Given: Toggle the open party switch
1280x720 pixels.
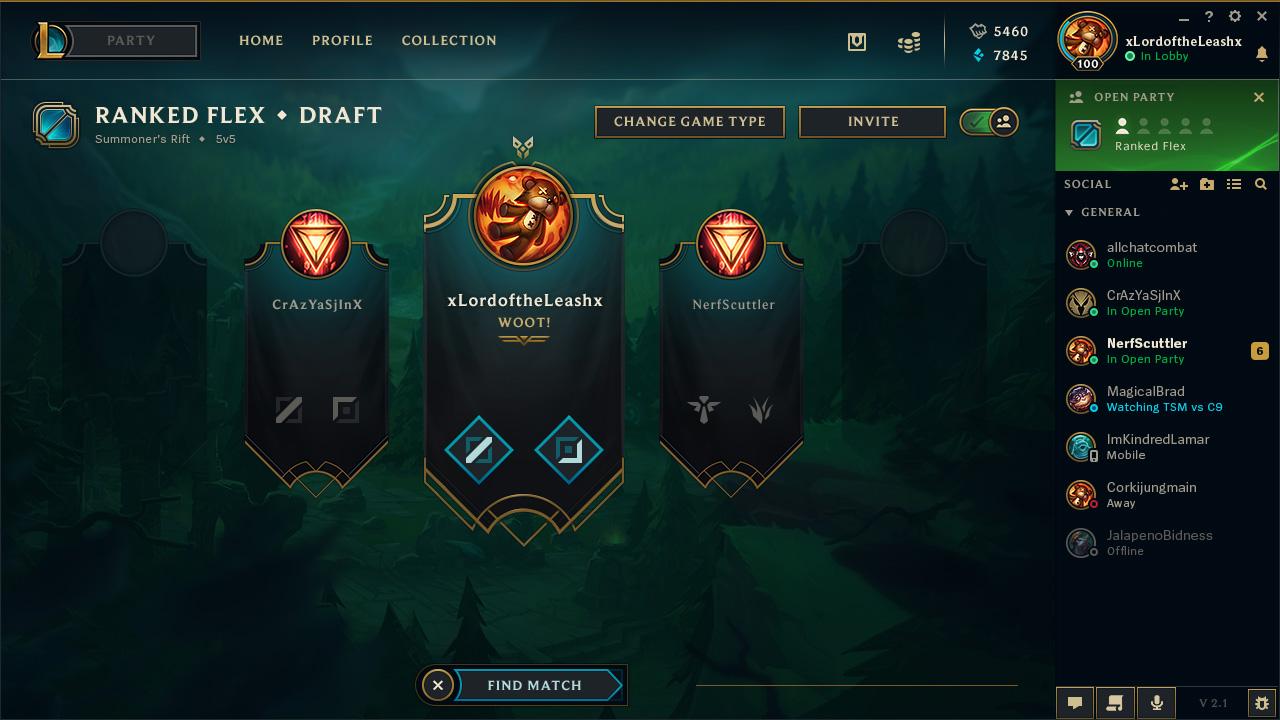Looking at the screenshot, I should click(x=989, y=122).
